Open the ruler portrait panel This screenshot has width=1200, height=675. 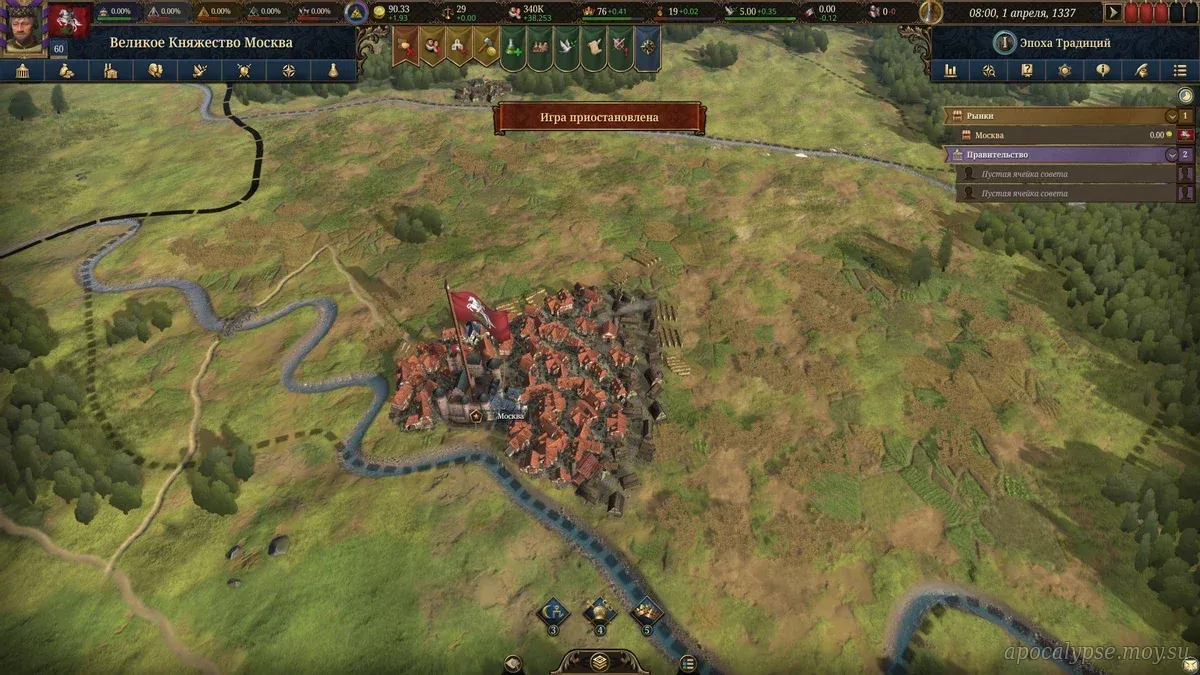[23, 27]
